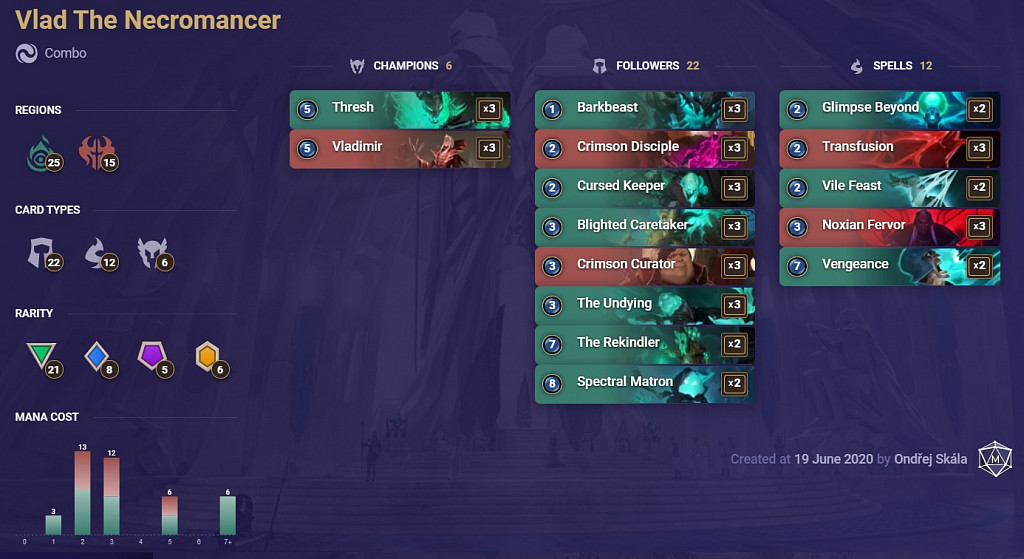This screenshot has width=1024, height=559.
Task: Choose The Rekindler follower card
Action: coord(644,343)
